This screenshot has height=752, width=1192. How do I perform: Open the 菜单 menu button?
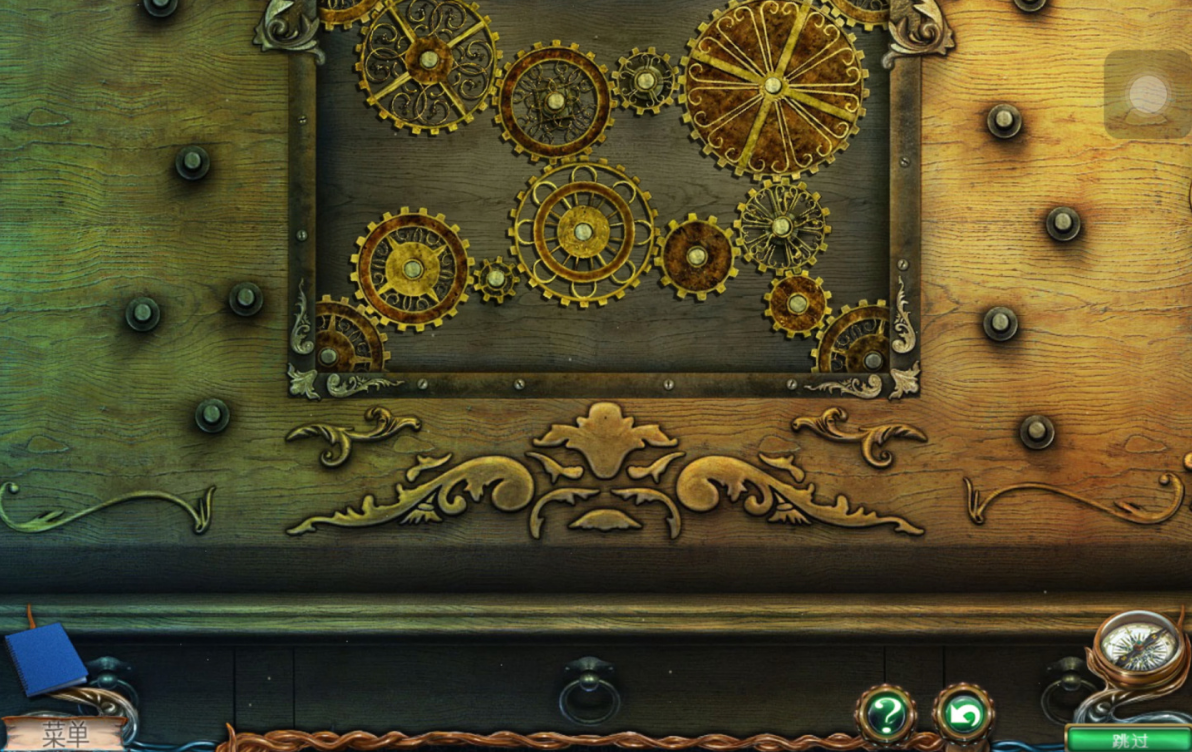[x=64, y=734]
